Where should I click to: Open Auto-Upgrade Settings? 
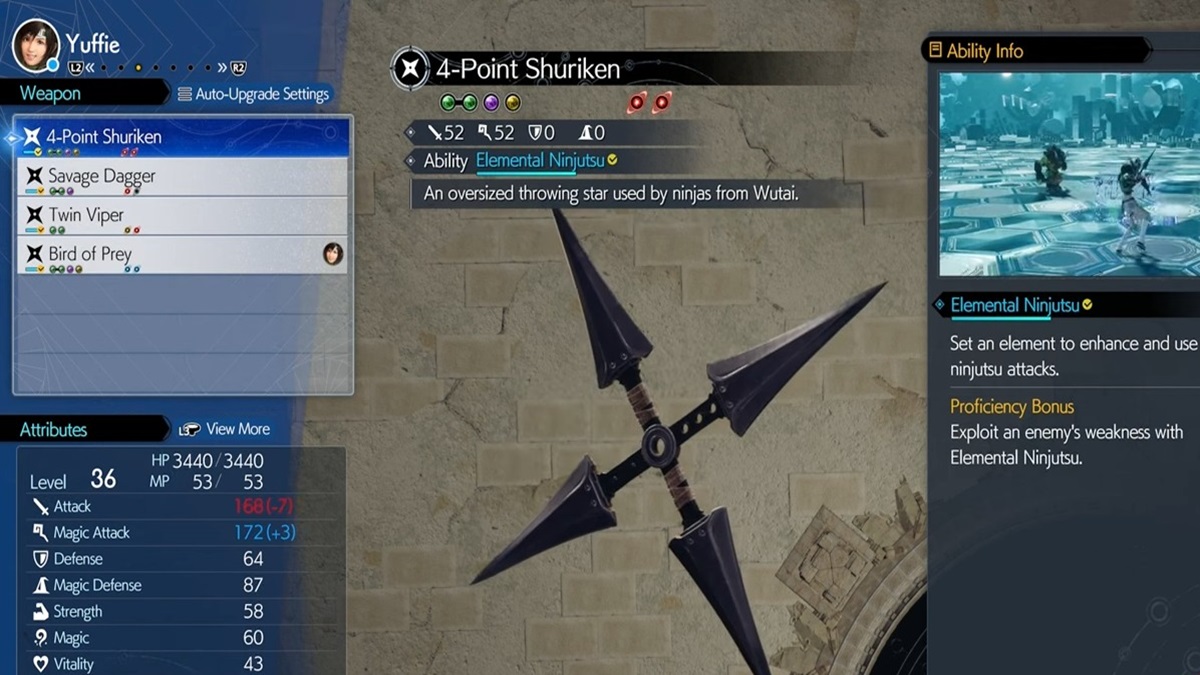tap(253, 94)
